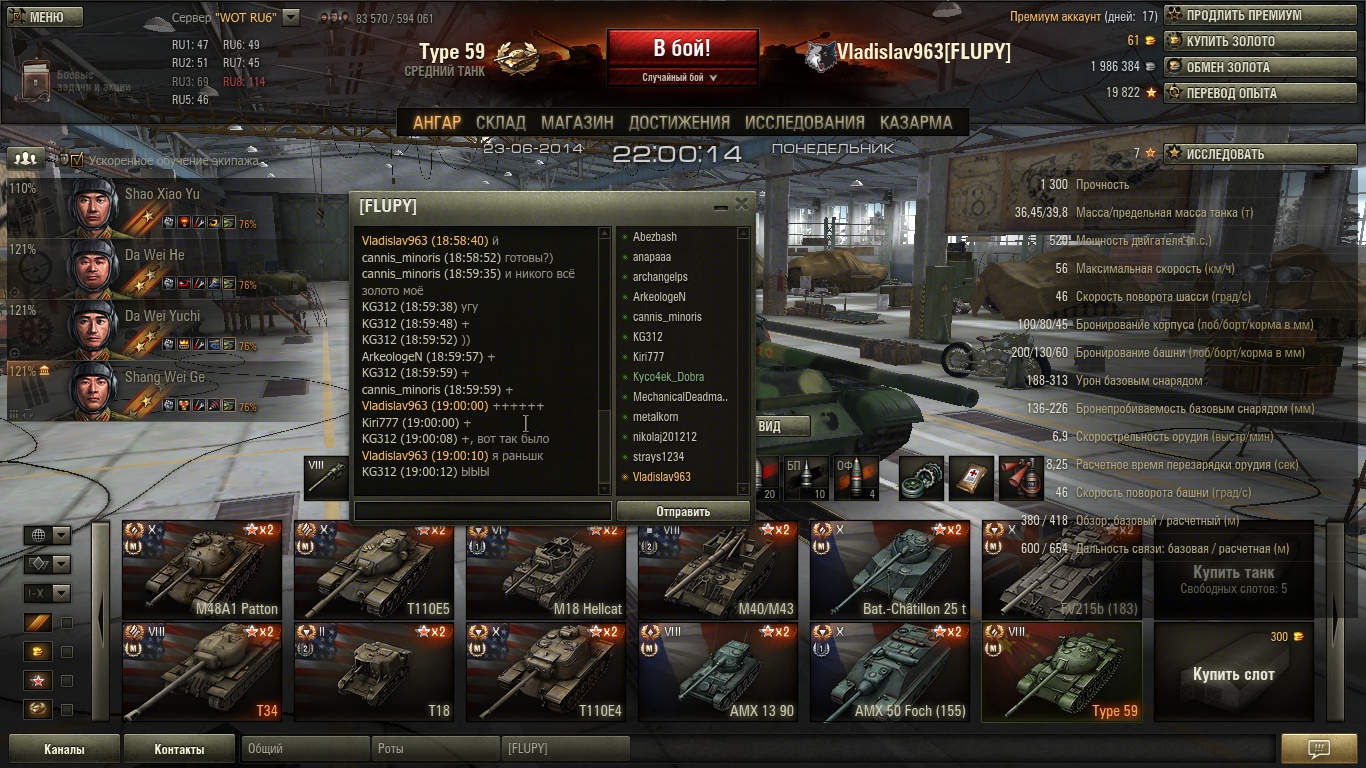Buy a new slot via Купить слот
This screenshot has width=1366, height=768.
pos(1233,672)
